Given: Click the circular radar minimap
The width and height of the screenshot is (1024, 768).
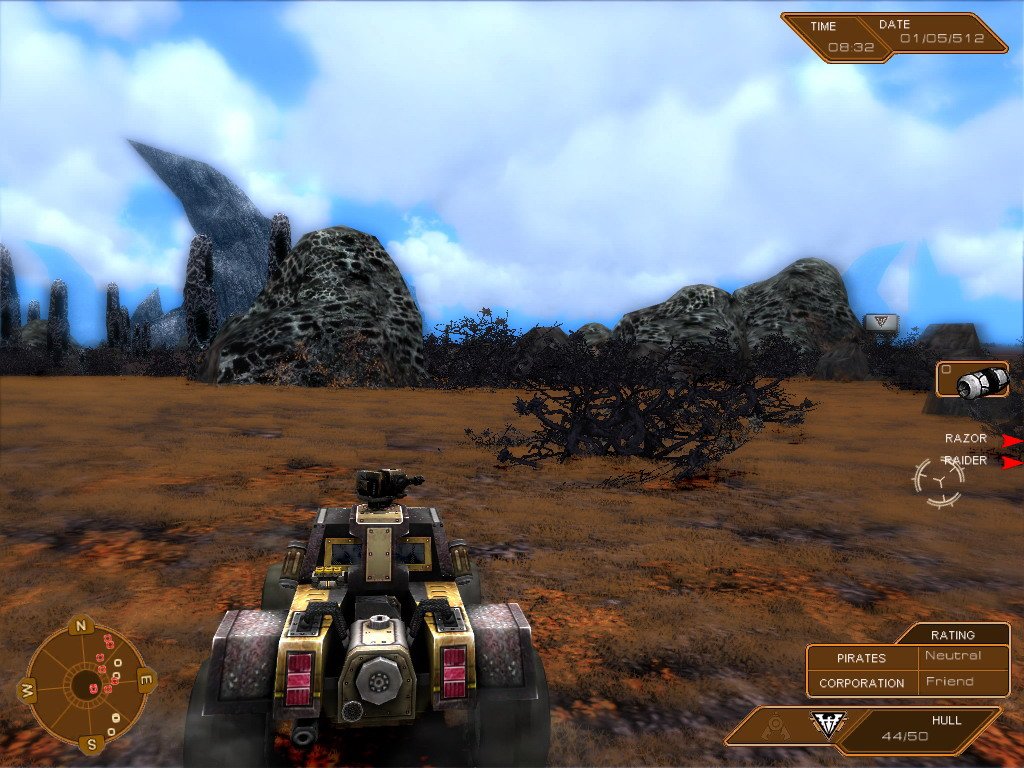Looking at the screenshot, I should point(83,685).
